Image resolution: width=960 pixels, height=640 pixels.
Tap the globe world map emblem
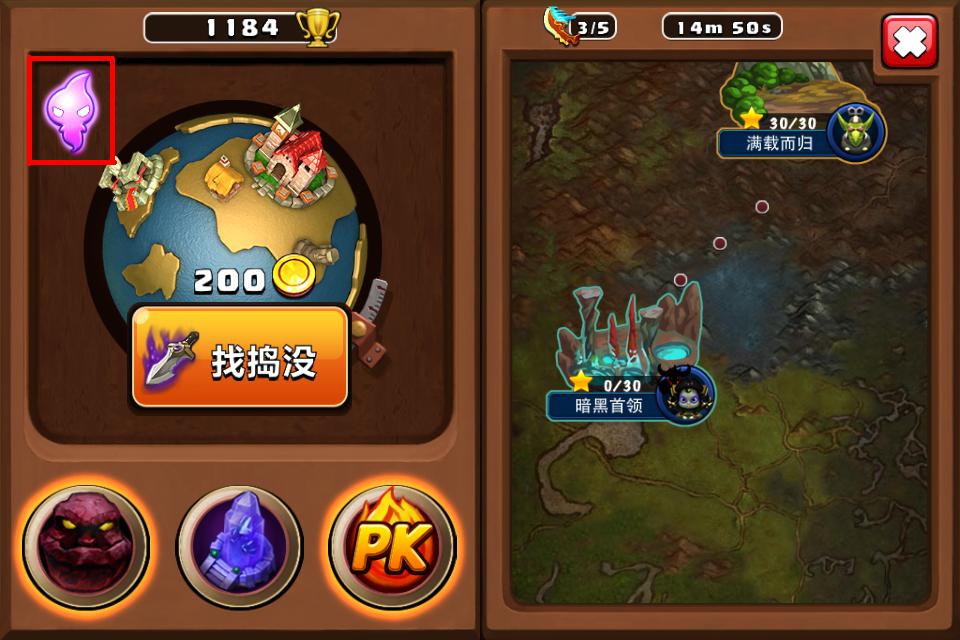click(x=230, y=210)
